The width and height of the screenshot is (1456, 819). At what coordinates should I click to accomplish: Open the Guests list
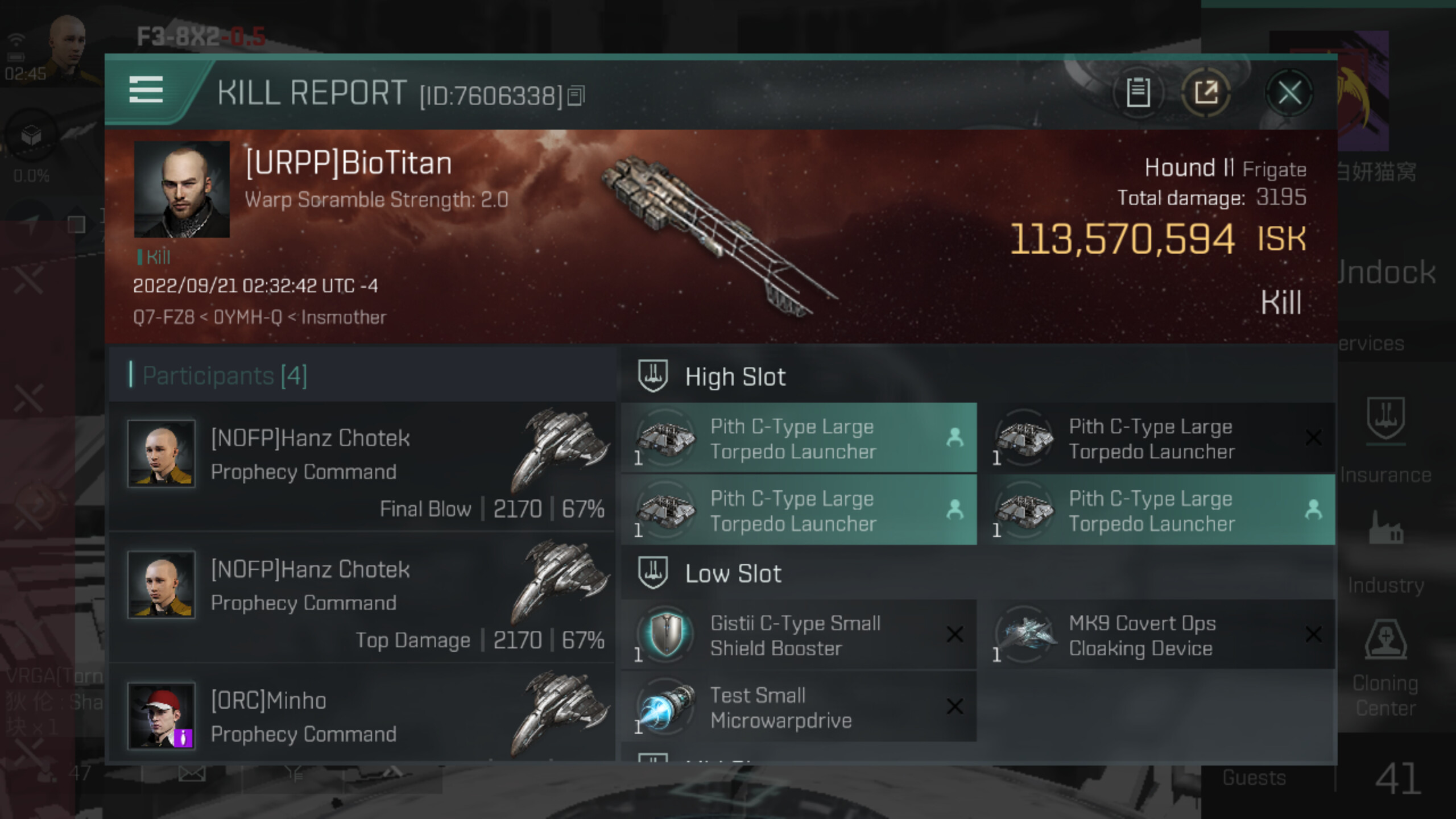click(1255, 777)
